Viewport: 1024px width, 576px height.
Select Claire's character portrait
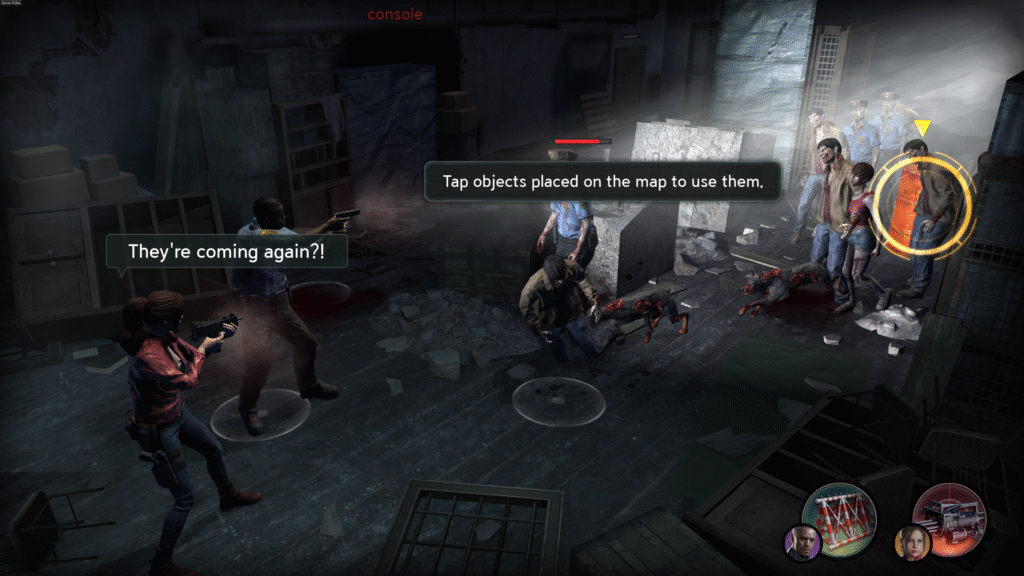(x=912, y=543)
